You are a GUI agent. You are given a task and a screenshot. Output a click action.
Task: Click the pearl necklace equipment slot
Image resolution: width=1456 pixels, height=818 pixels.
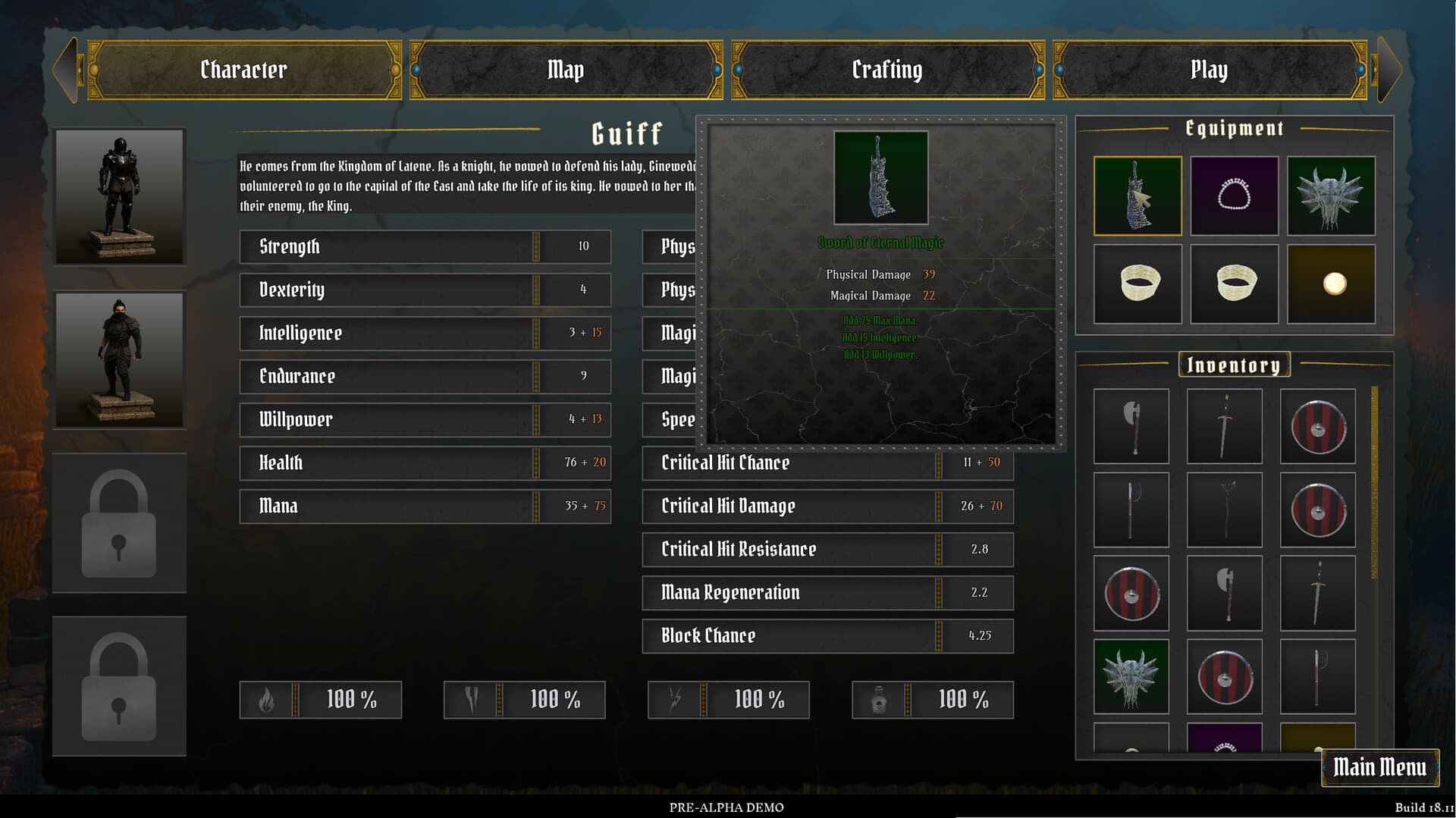click(x=1234, y=196)
